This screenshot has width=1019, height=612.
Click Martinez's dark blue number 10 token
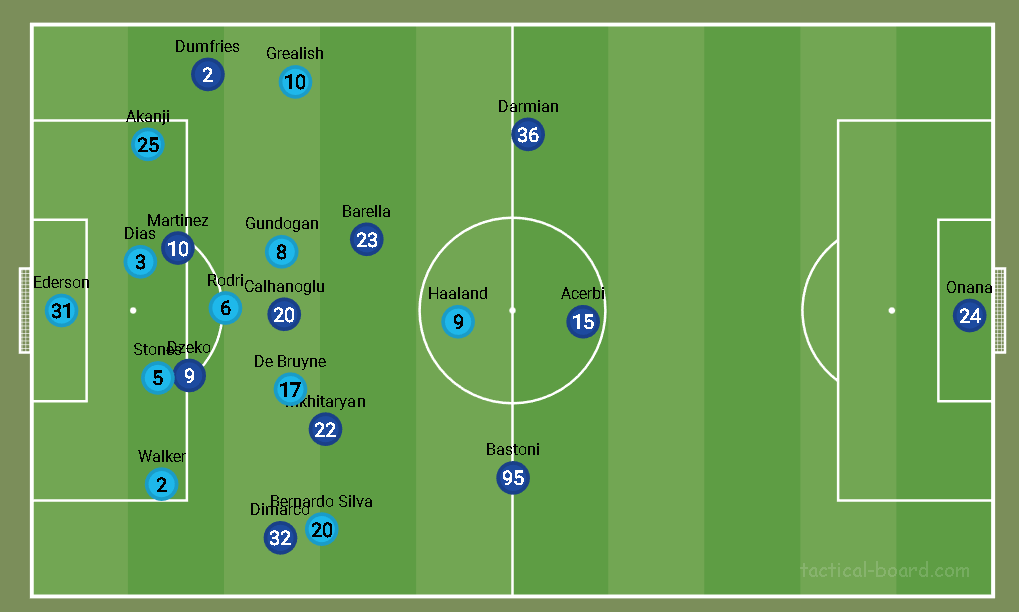pos(177,247)
